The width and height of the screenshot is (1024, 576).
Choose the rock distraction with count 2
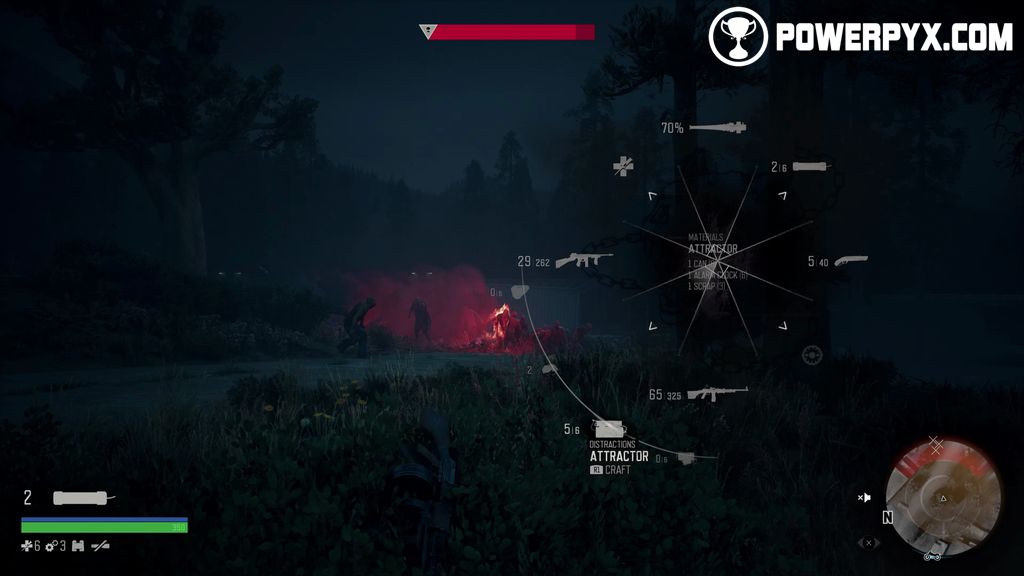pos(549,369)
